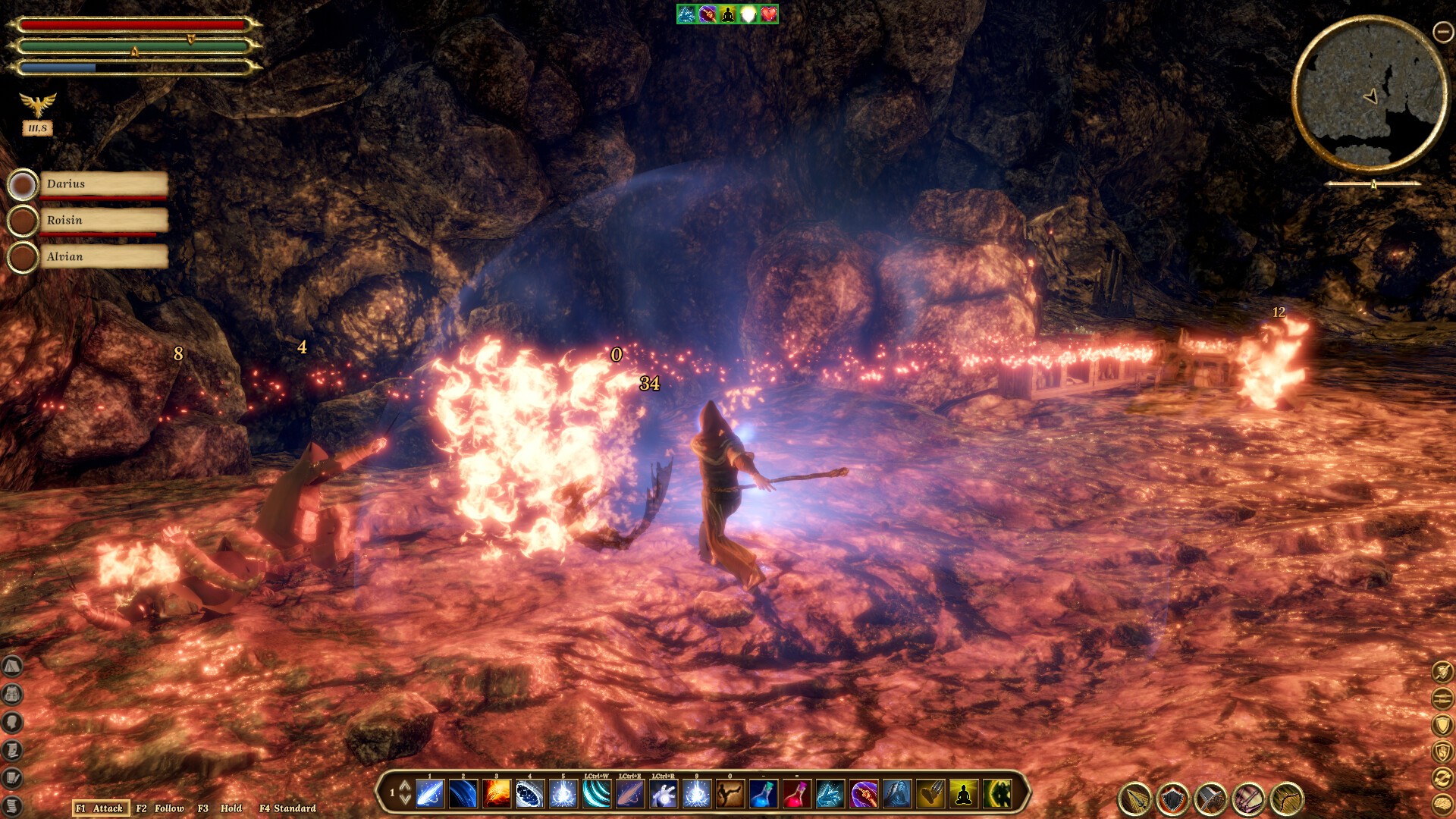The height and width of the screenshot is (819, 1456).
Task: Open the camp tent menu
Action: coord(12,666)
